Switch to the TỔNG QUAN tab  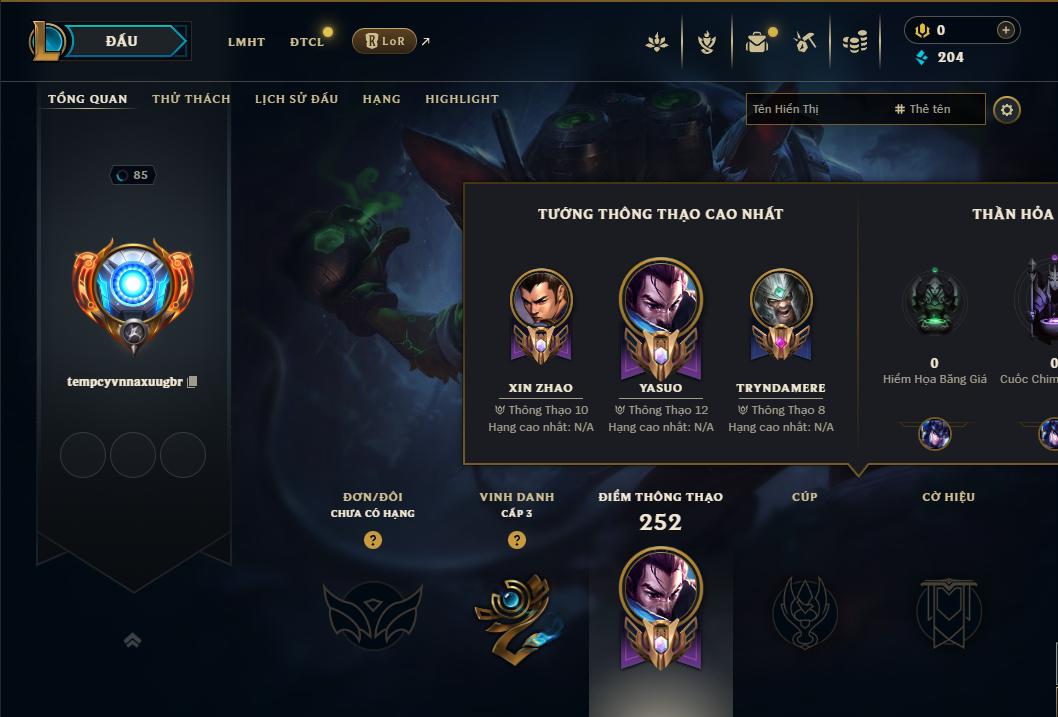[x=88, y=99]
